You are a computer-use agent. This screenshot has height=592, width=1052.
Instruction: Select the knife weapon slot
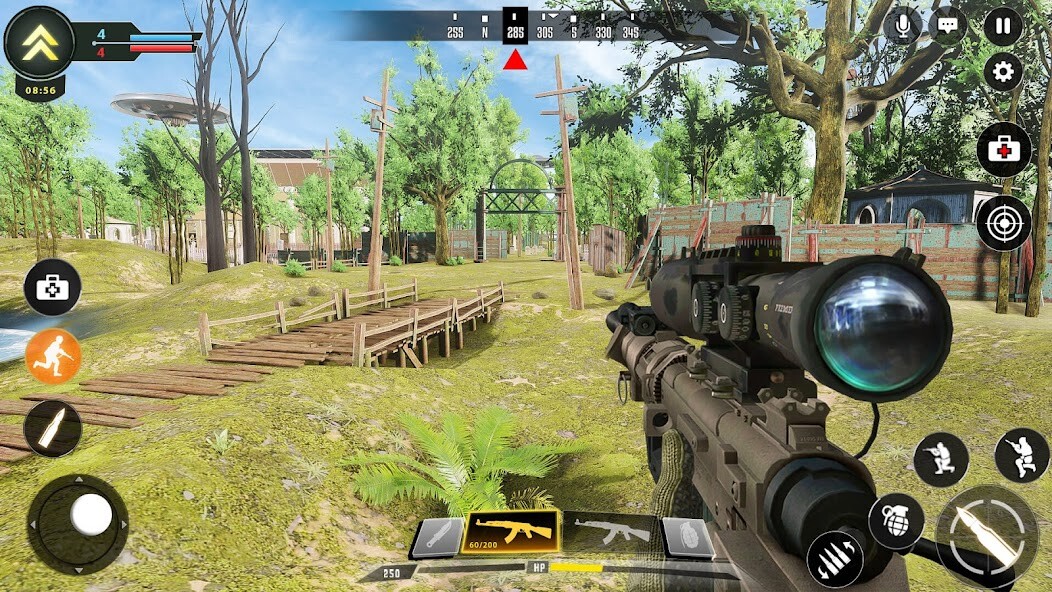click(x=438, y=538)
